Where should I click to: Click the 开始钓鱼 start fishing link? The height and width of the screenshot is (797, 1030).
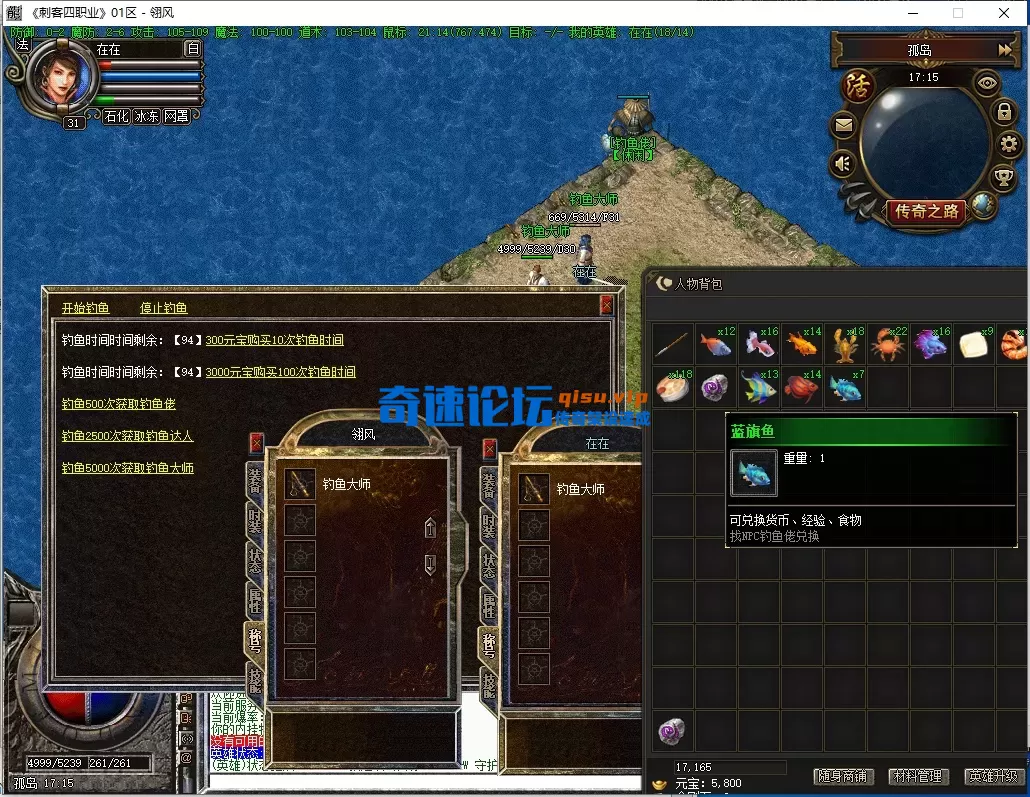click(85, 308)
